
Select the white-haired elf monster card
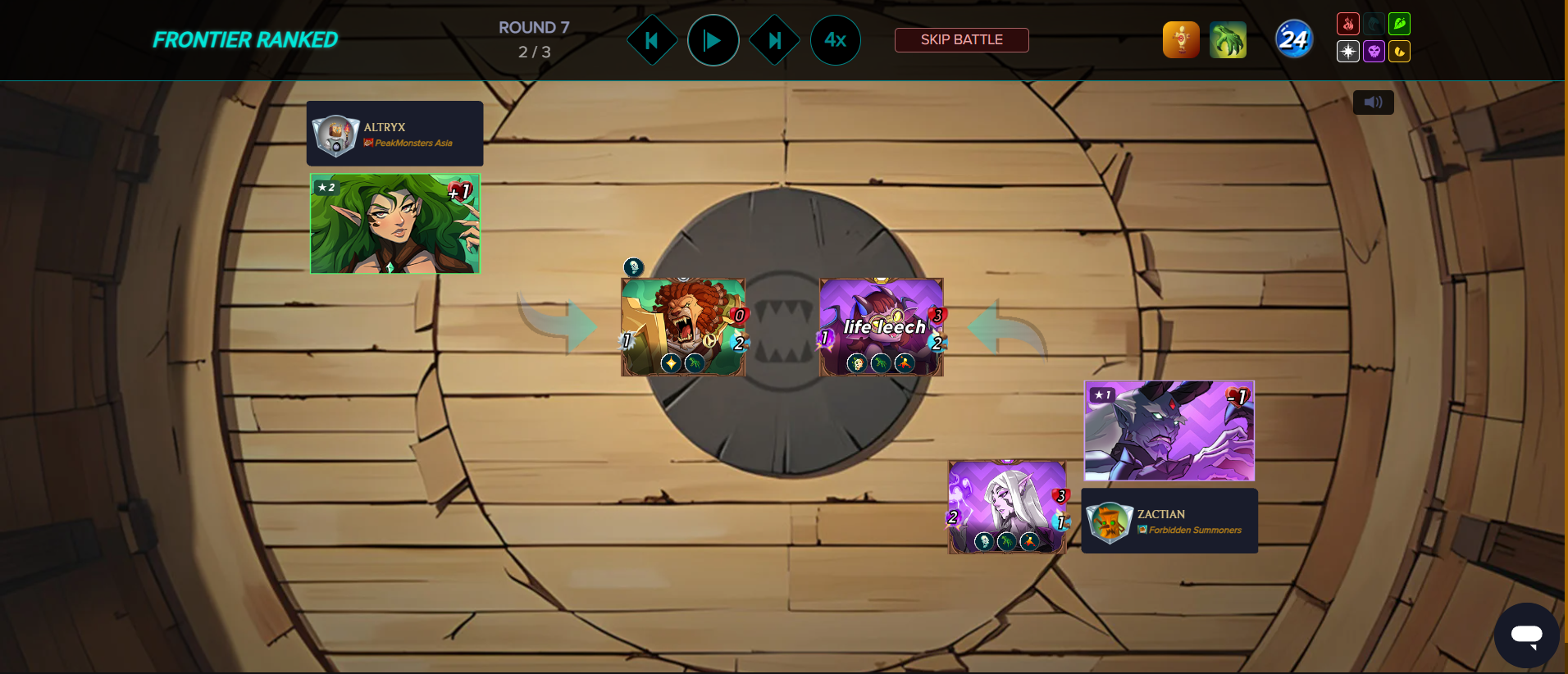1007,507
